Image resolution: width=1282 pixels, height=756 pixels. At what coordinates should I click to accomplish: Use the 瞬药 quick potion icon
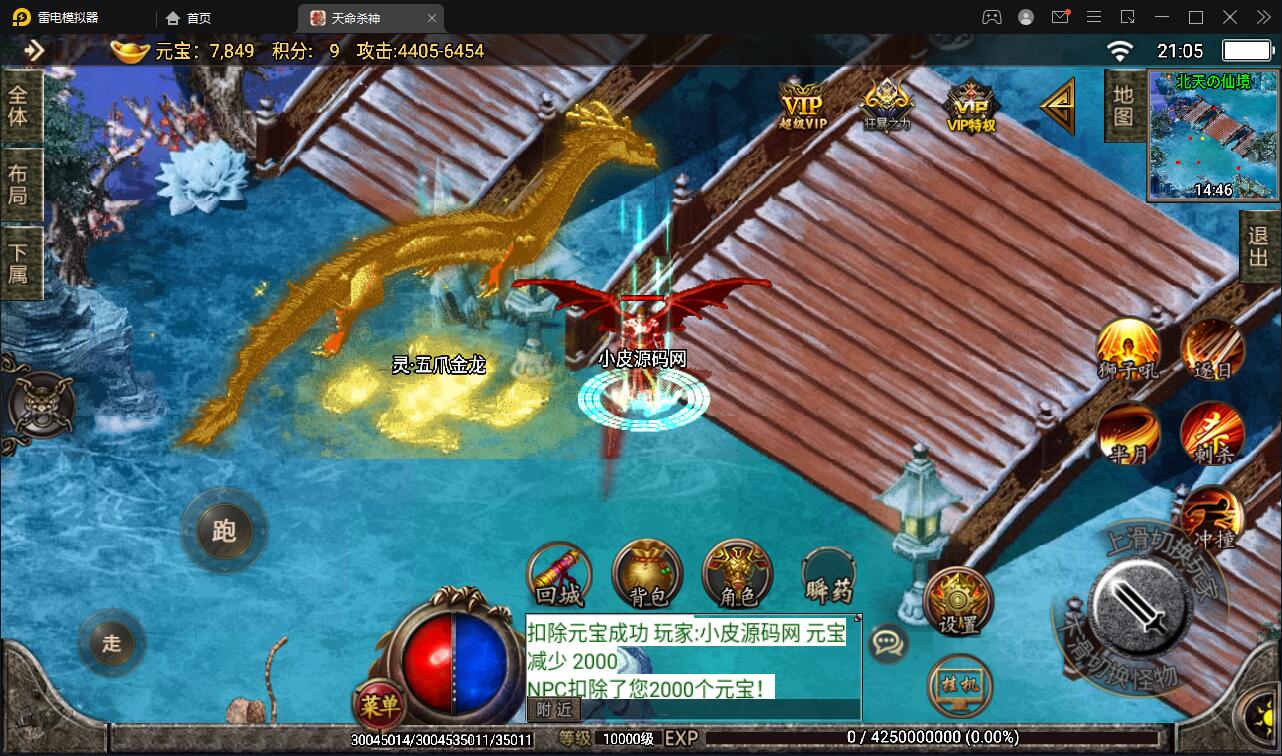click(827, 575)
